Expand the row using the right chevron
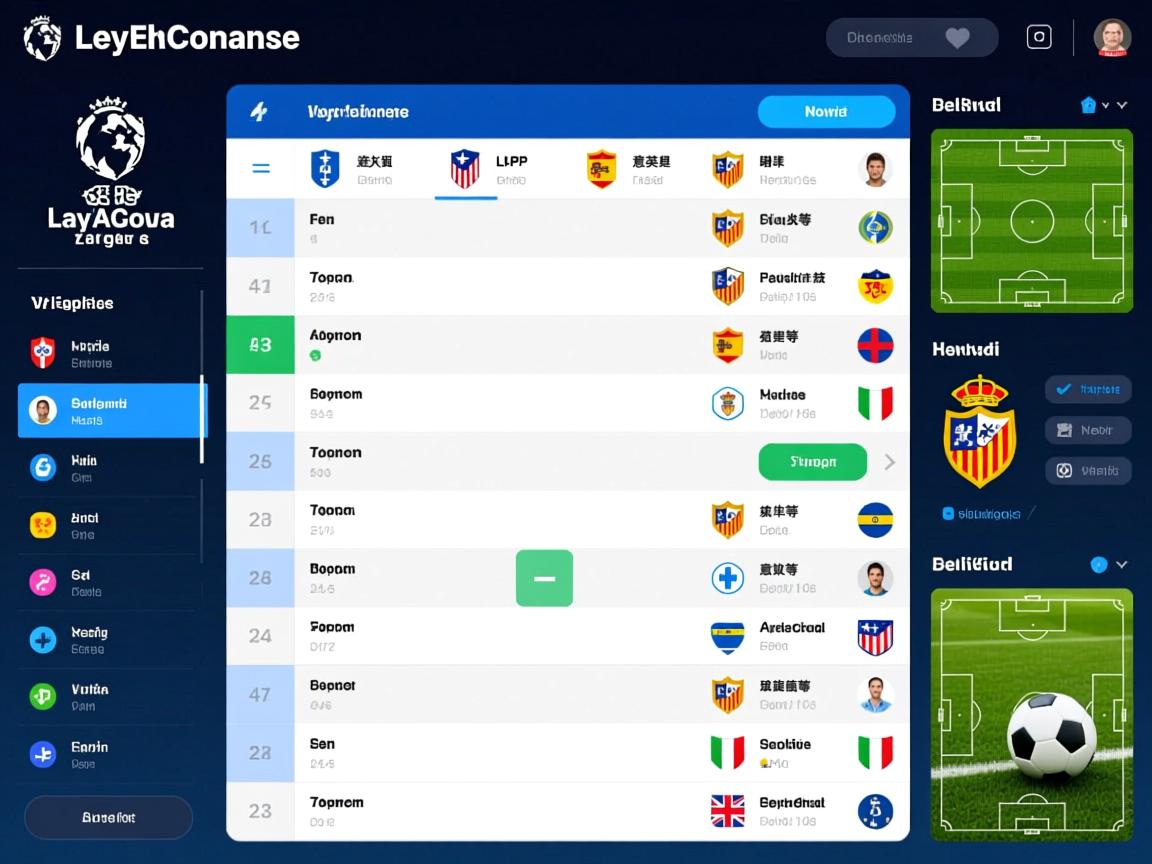This screenshot has height=864, width=1152. 889,462
